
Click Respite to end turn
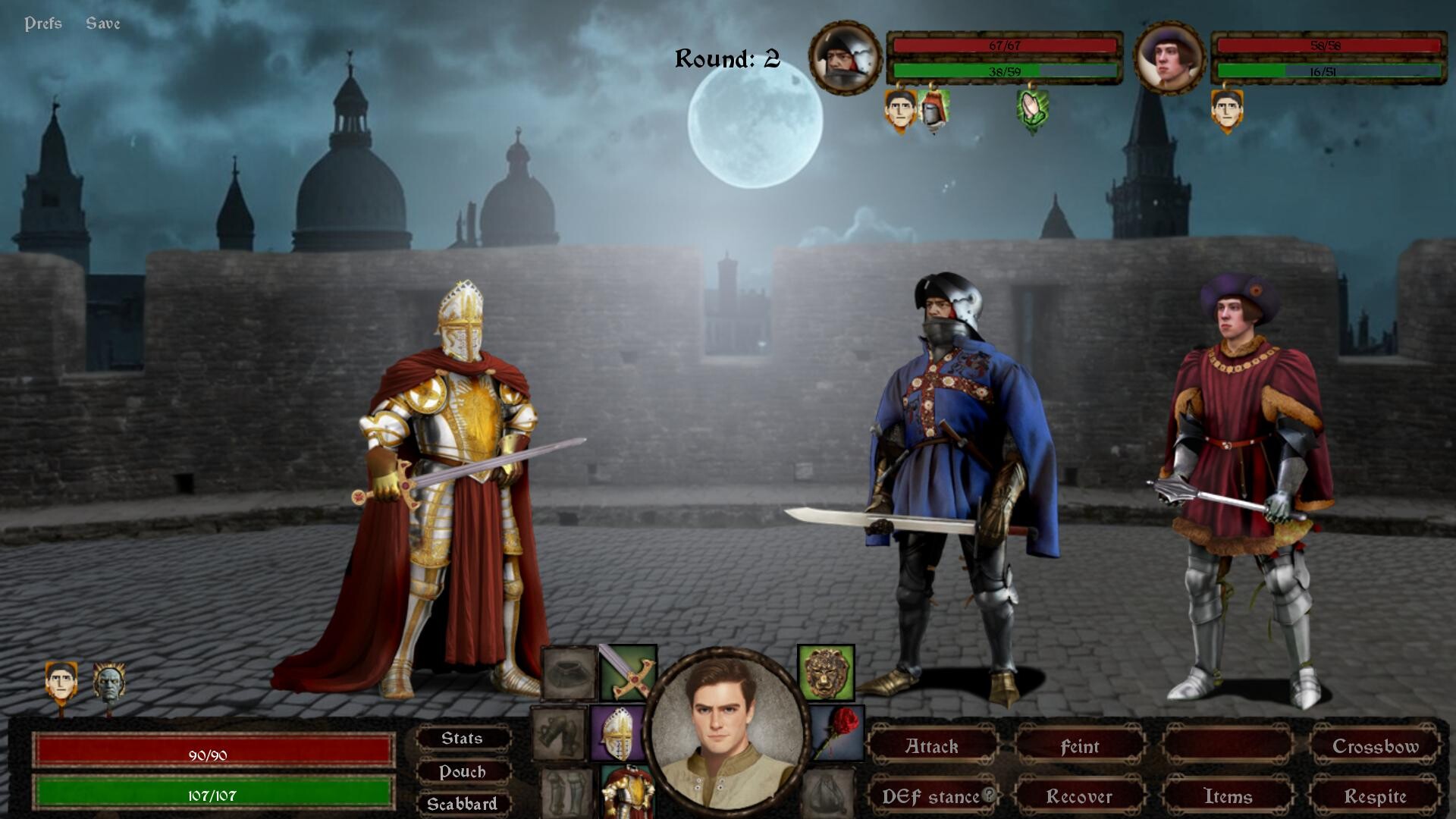click(1378, 797)
